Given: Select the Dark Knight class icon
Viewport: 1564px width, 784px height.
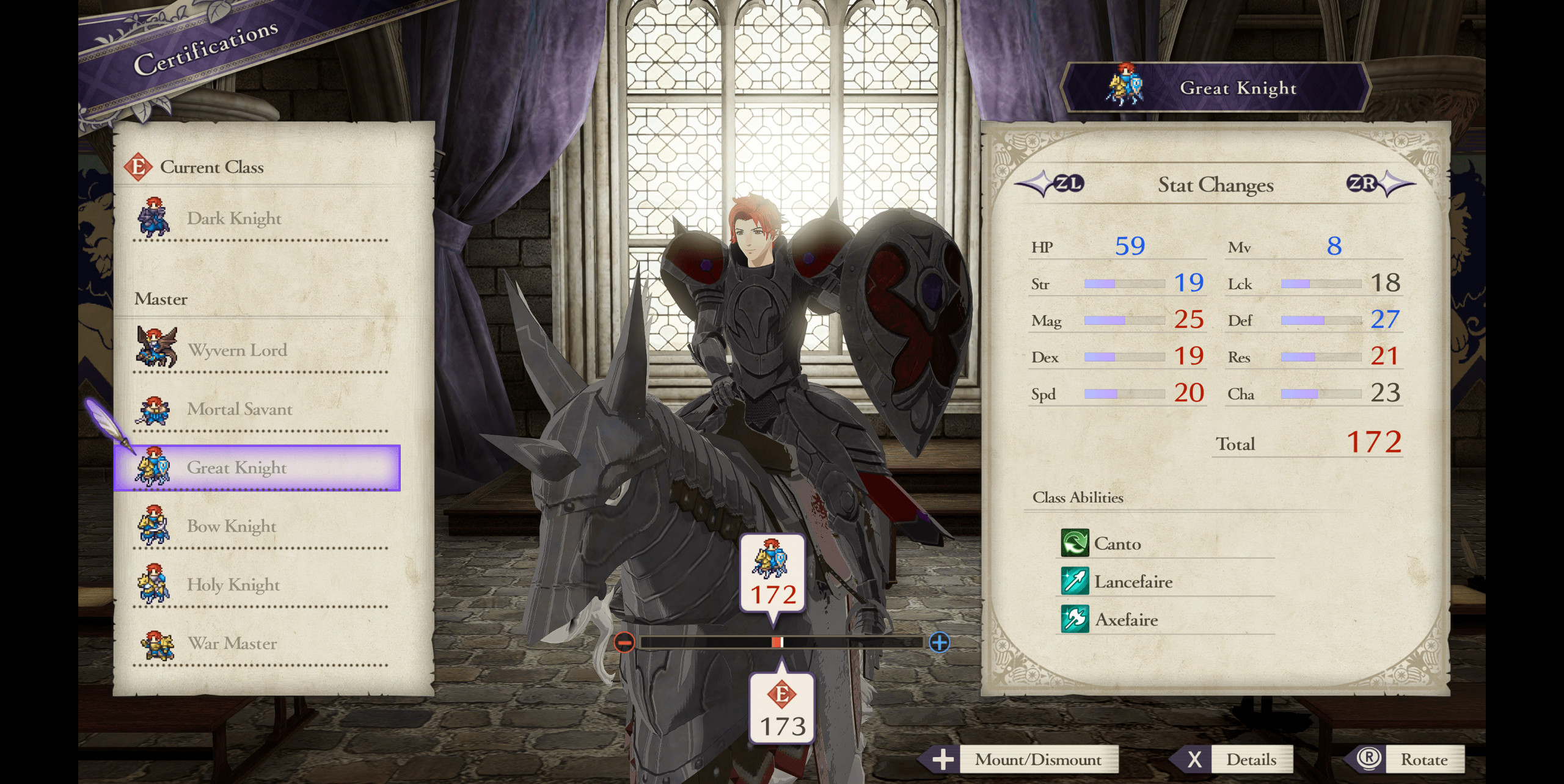Looking at the screenshot, I should click(155, 217).
